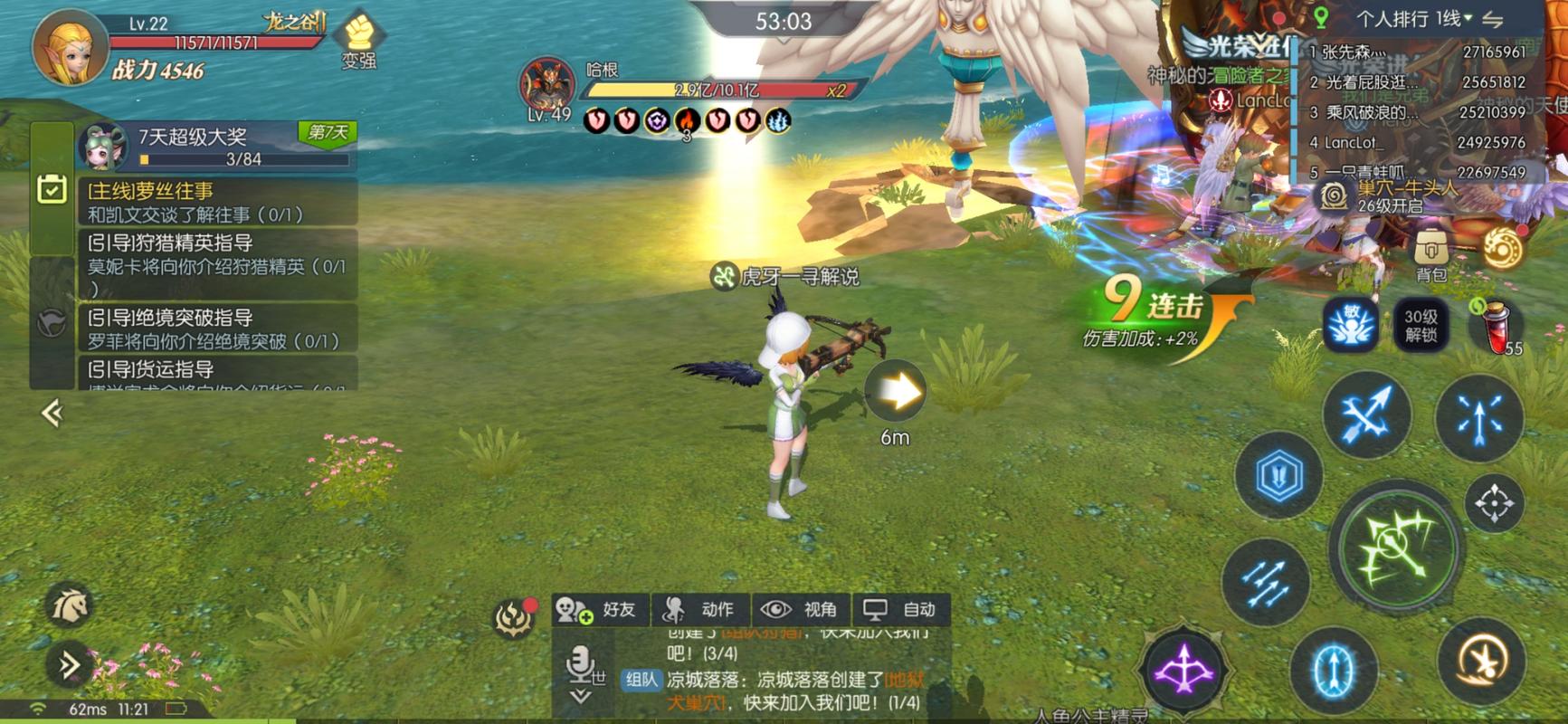1568x724 pixels.
Task: Activate the purple bow skill
Action: [1183, 671]
